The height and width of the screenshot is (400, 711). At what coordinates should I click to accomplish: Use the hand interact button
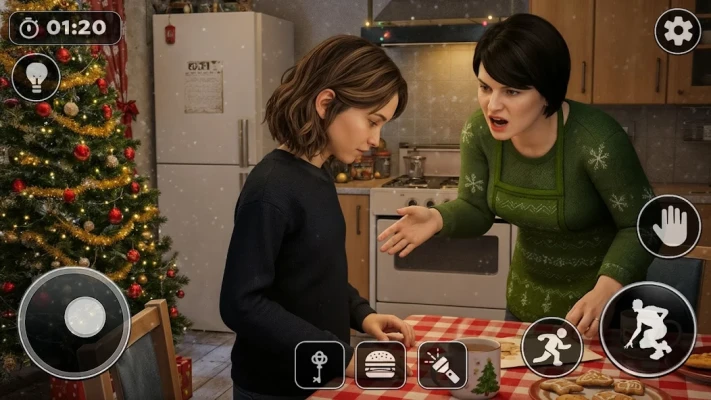point(669,226)
